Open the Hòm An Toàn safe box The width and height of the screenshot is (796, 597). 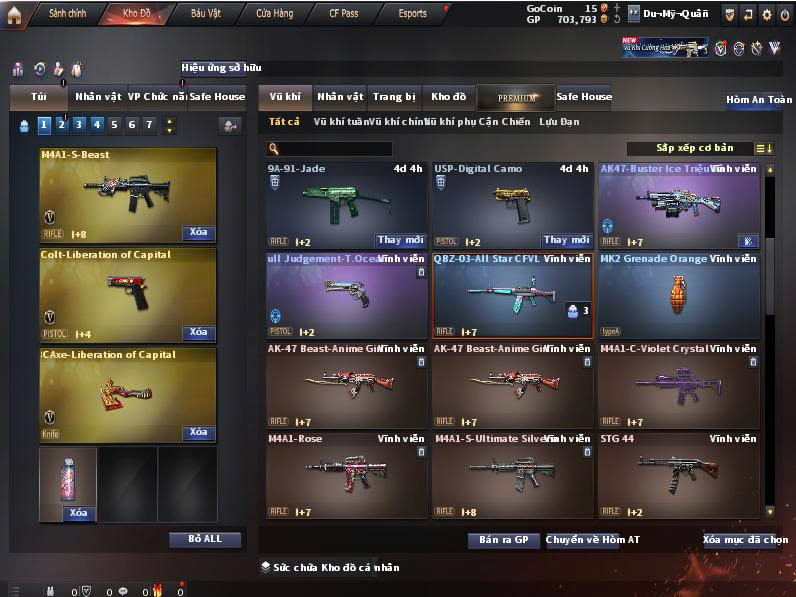pyautogui.click(x=759, y=100)
